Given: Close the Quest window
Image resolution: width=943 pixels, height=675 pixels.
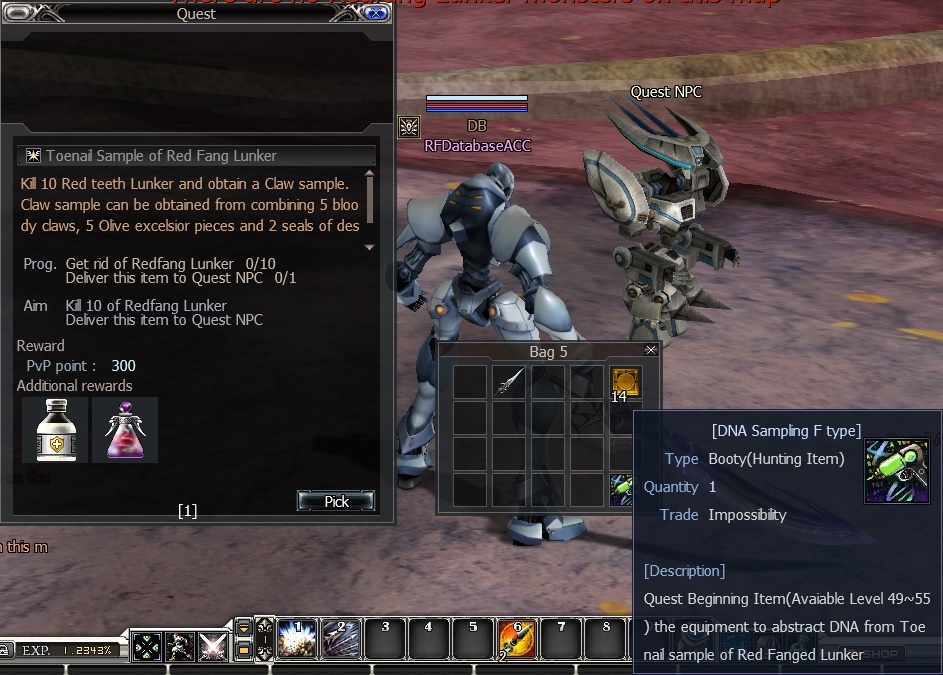Looking at the screenshot, I should point(376,13).
